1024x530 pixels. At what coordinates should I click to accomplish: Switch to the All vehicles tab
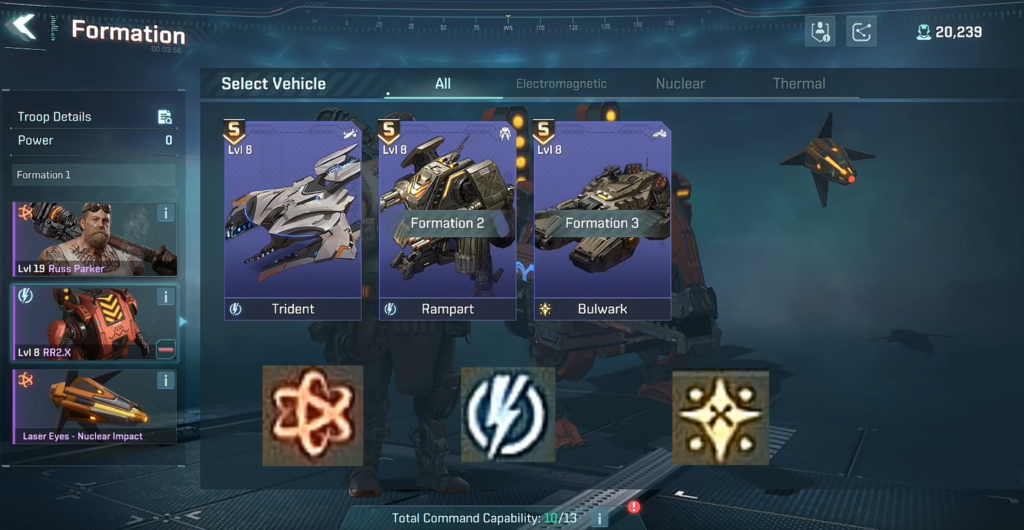pos(443,84)
